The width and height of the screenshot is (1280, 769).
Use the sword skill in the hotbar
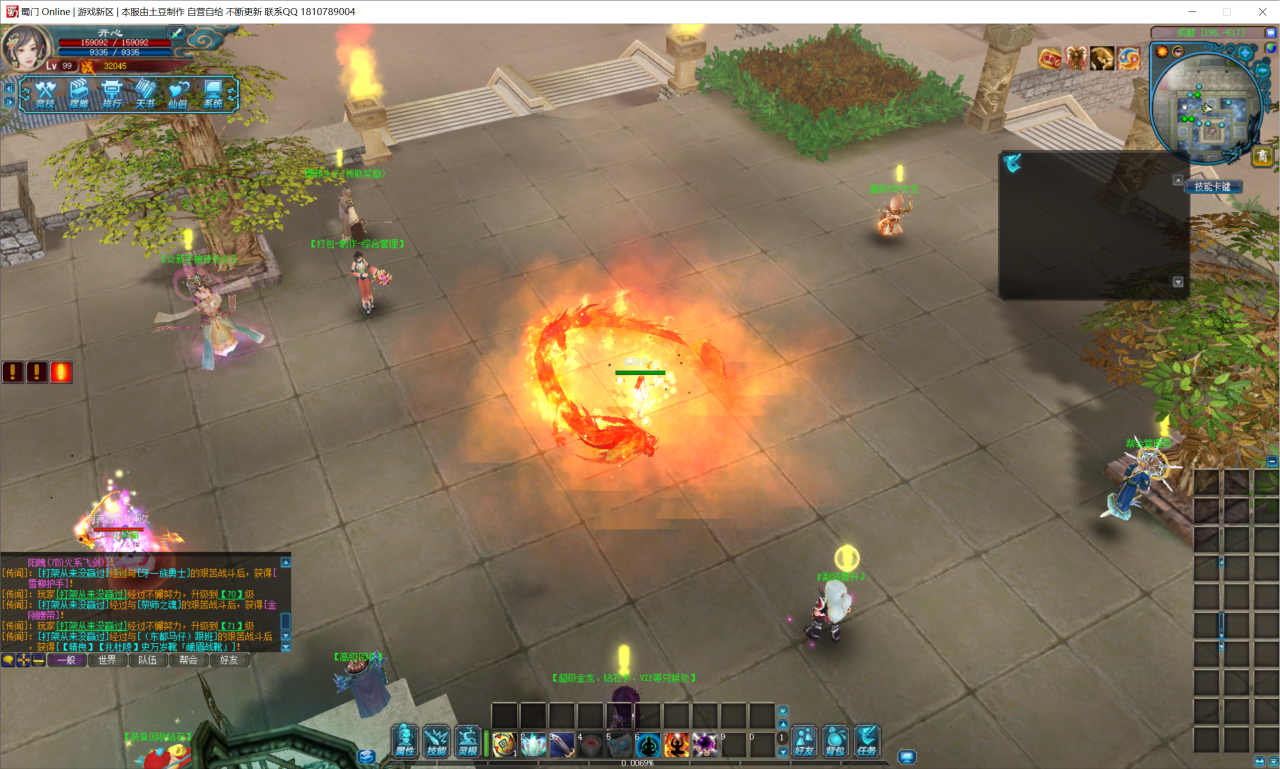(562, 744)
